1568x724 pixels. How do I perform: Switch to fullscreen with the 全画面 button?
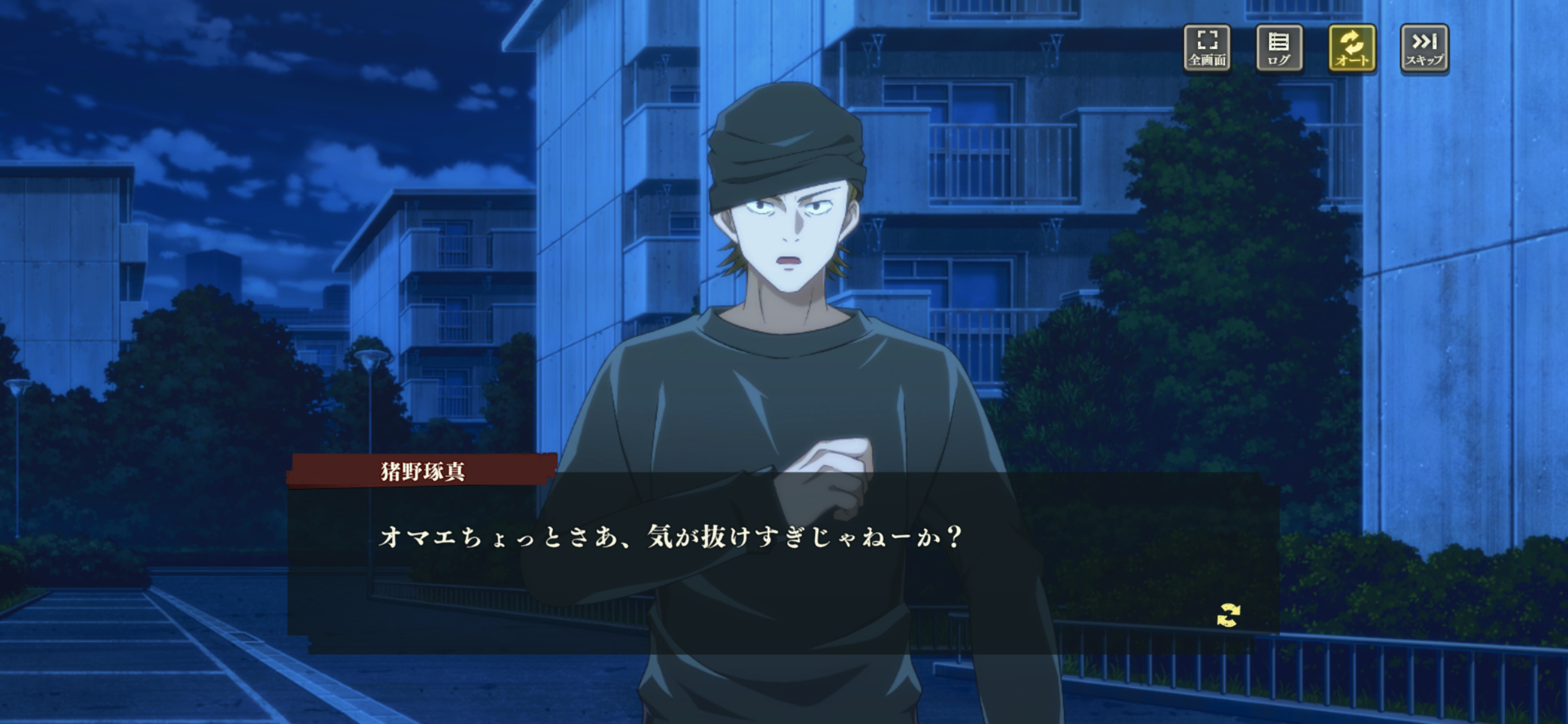point(1207,48)
